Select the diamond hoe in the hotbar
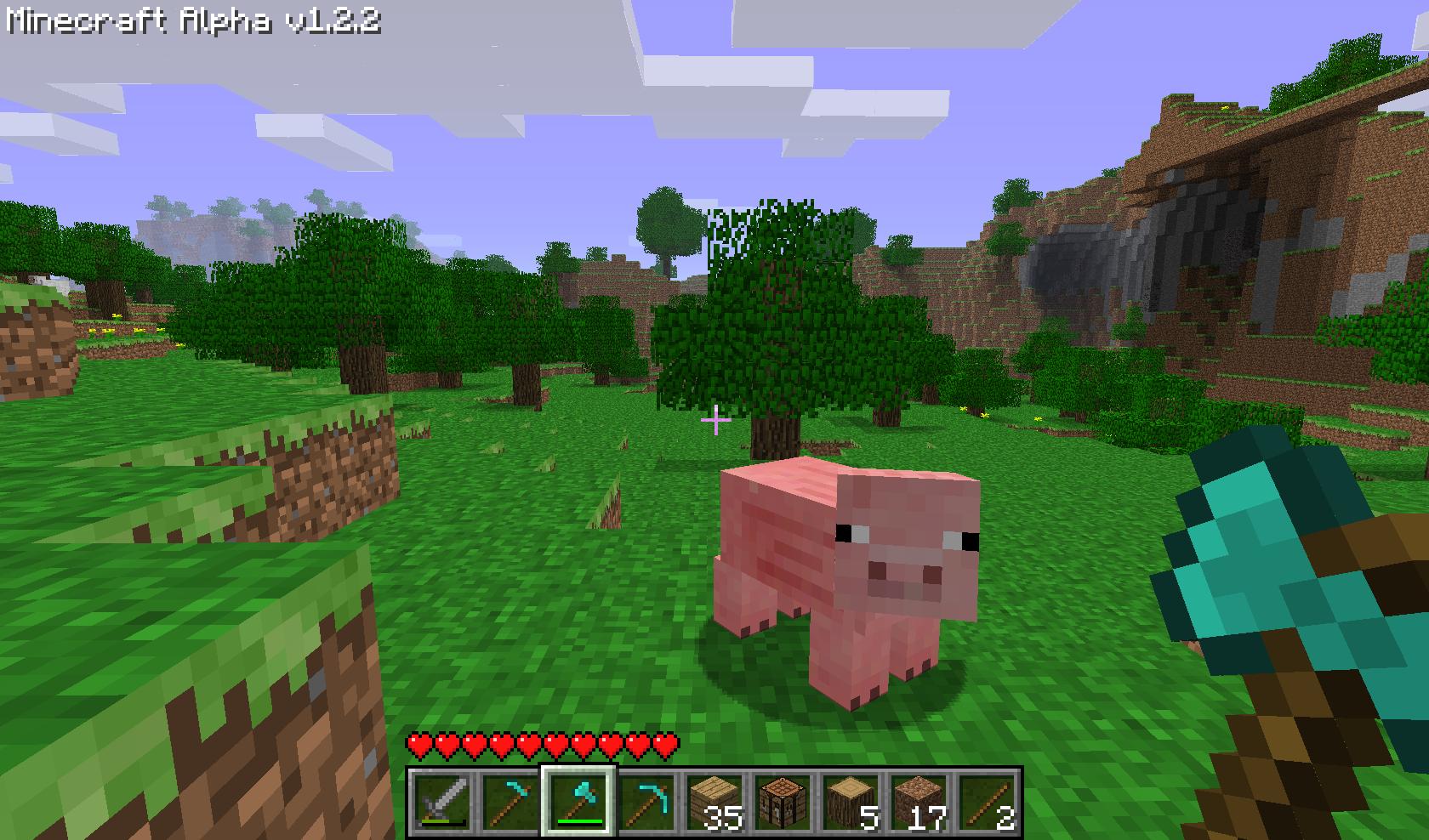 click(509, 799)
